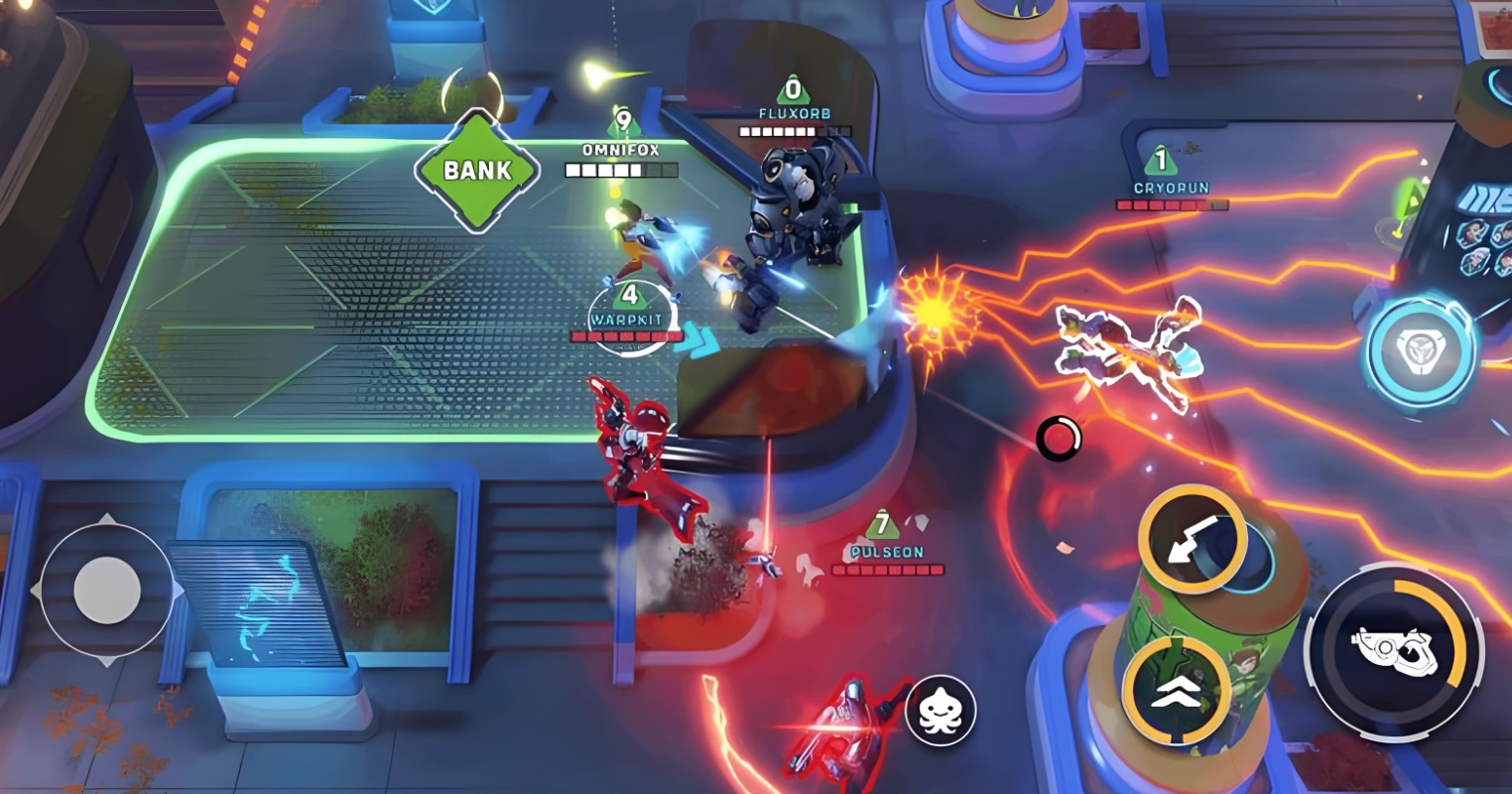Viewport: 1512px width, 794px height.
Task: Fire the blaster weapon button
Action: pyautogui.click(x=1394, y=651)
